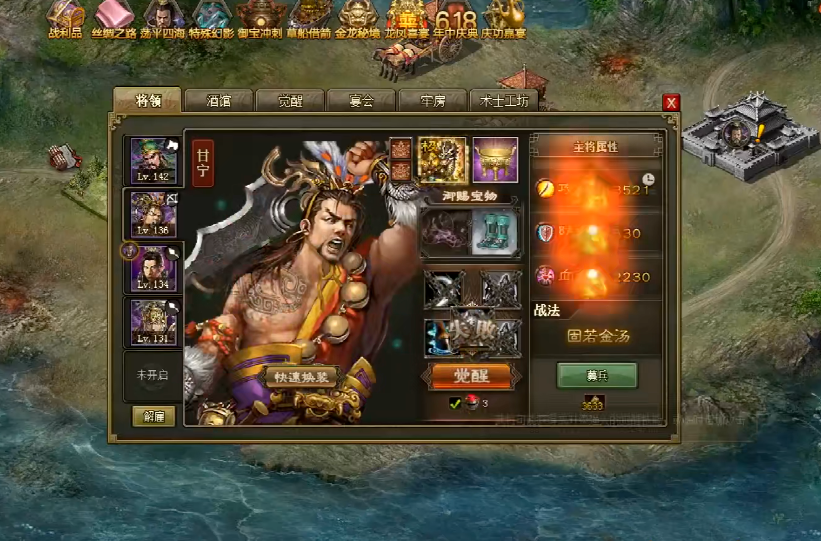
Task: Open the 术士工坊 tab
Action: tap(506, 101)
